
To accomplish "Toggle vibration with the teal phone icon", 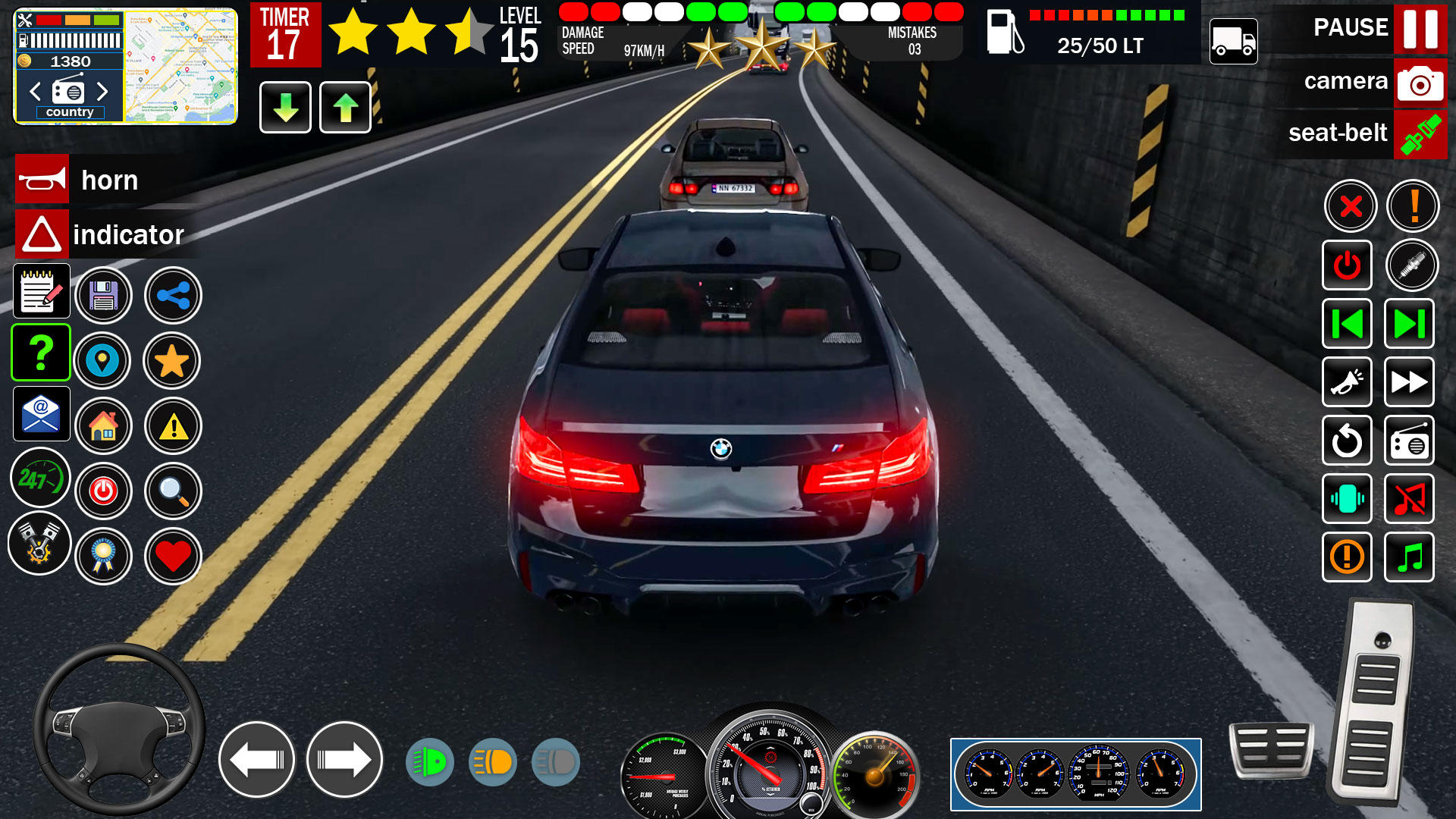I will tap(1347, 500).
